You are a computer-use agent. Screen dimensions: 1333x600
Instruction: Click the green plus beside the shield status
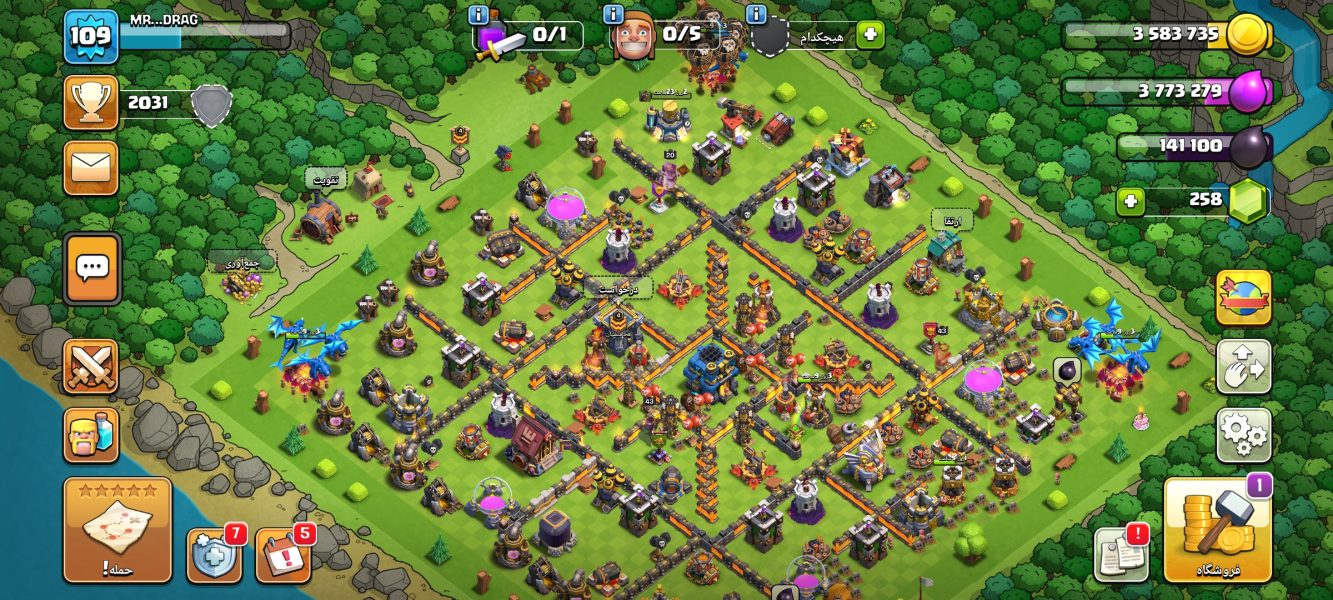(x=870, y=35)
